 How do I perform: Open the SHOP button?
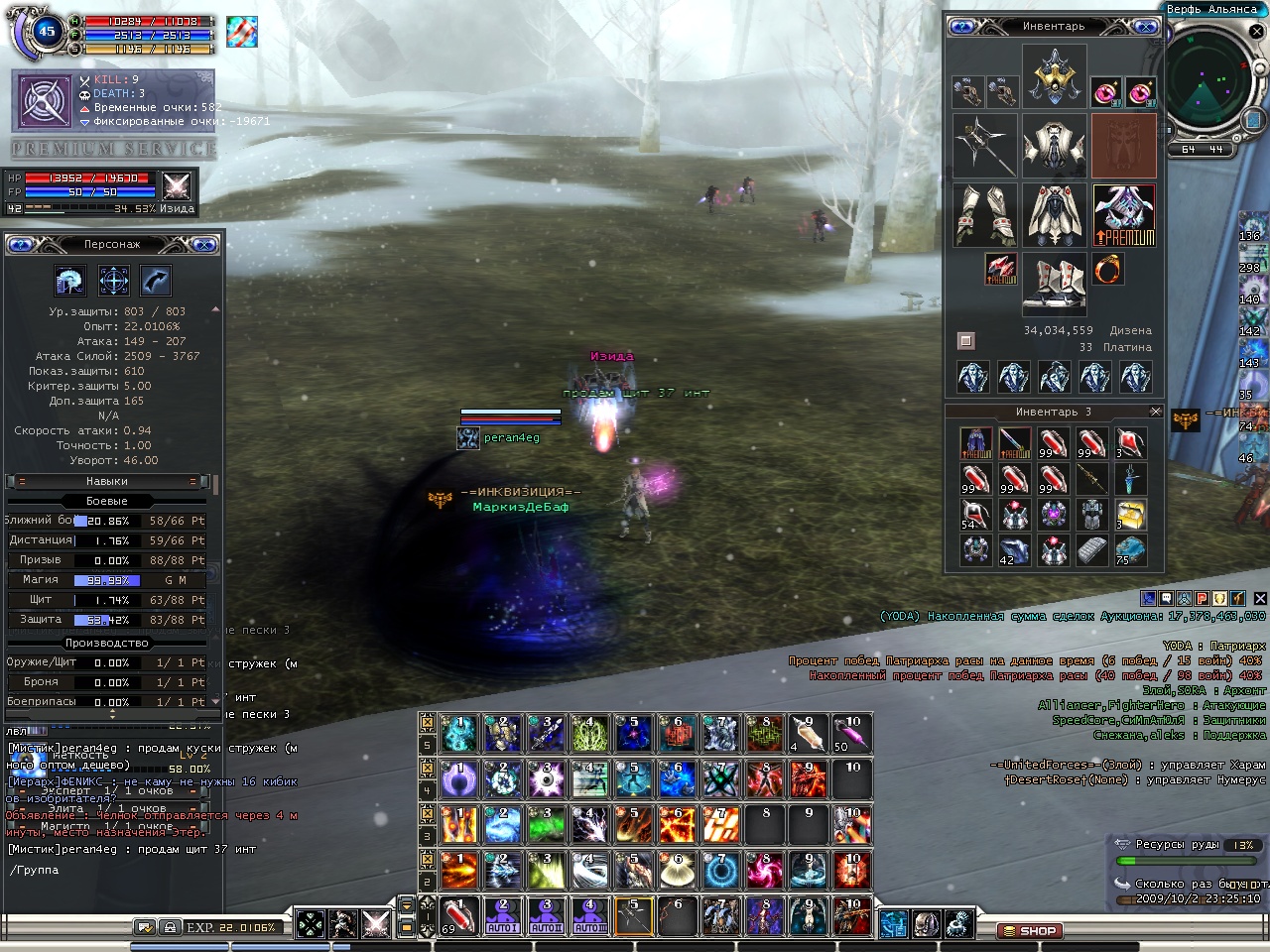tap(1030, 931)
